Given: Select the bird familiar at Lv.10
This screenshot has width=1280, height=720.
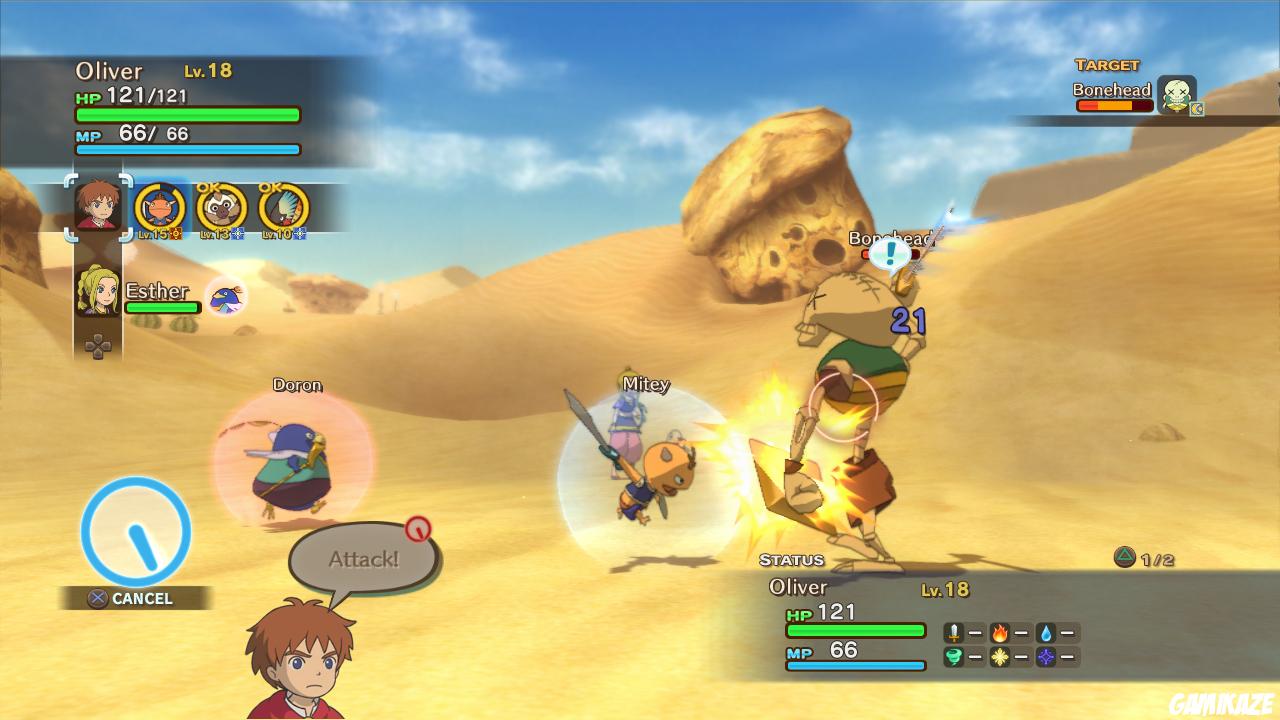Looking at the screenshot, I should [282, 208].
